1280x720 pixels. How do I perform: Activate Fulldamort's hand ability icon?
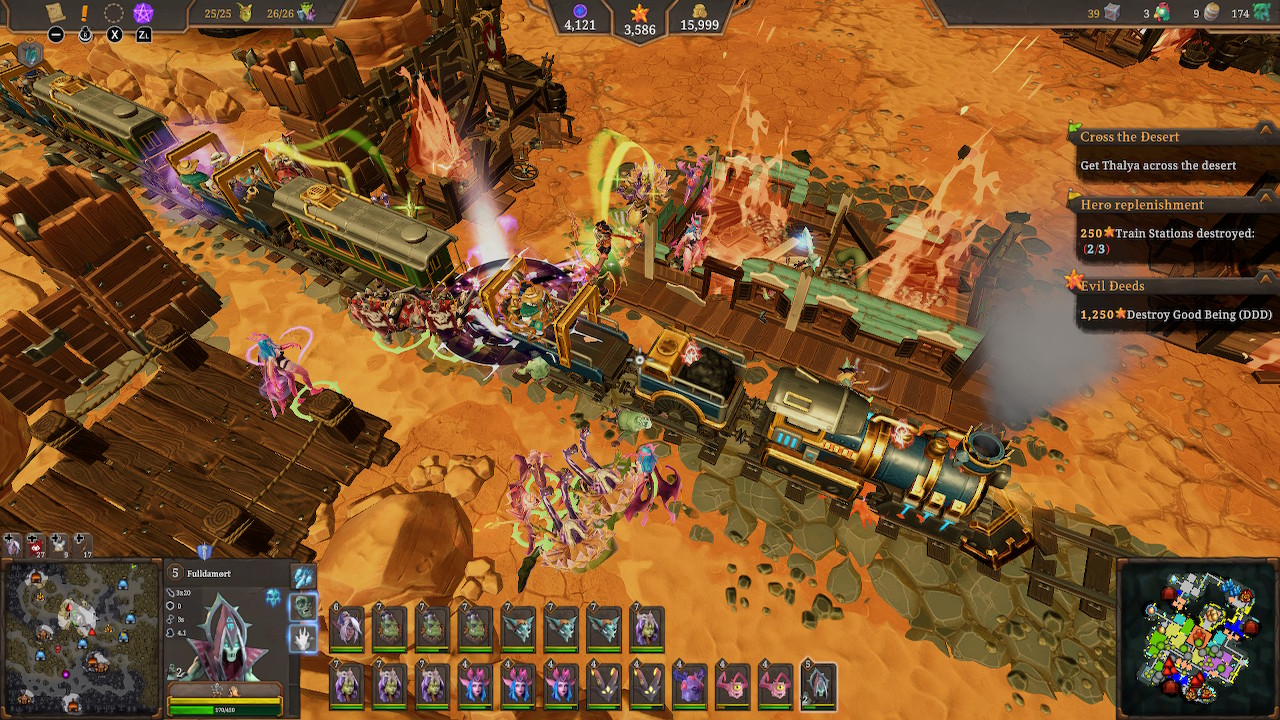tap(302, 638)
